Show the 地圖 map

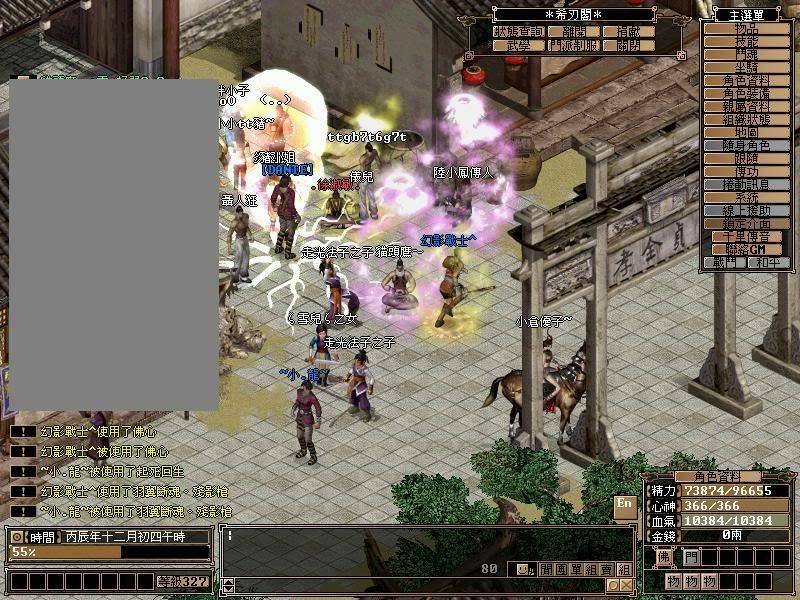pos(746,132)
